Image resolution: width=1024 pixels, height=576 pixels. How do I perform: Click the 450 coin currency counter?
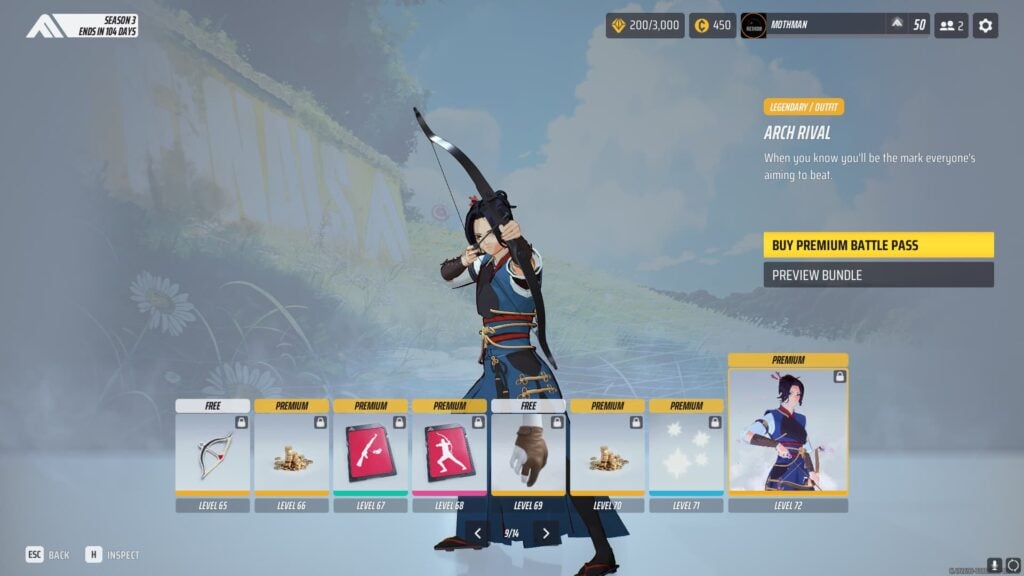click(x=713, y=25)
